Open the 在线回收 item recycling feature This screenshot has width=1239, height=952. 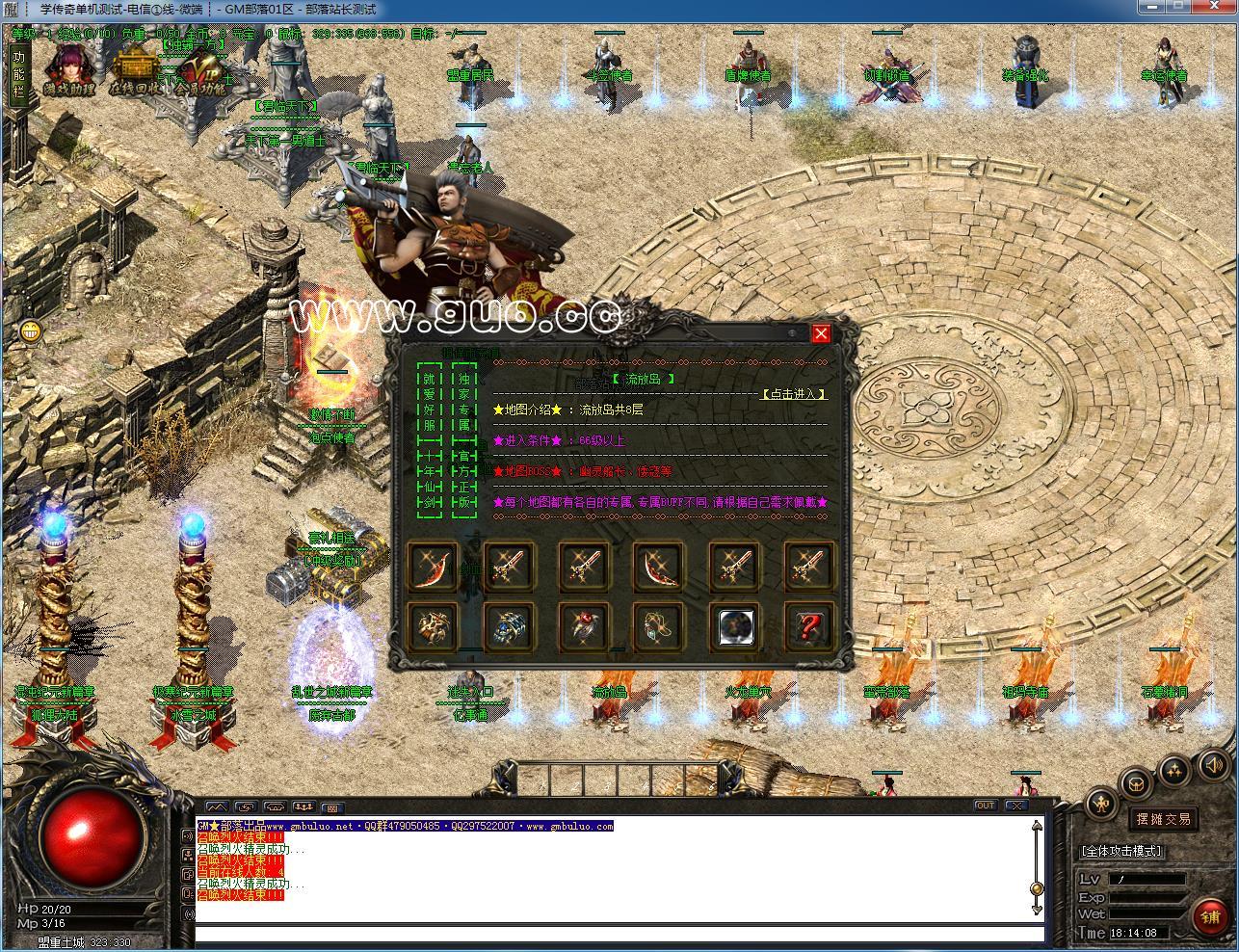tap(135, 67)
